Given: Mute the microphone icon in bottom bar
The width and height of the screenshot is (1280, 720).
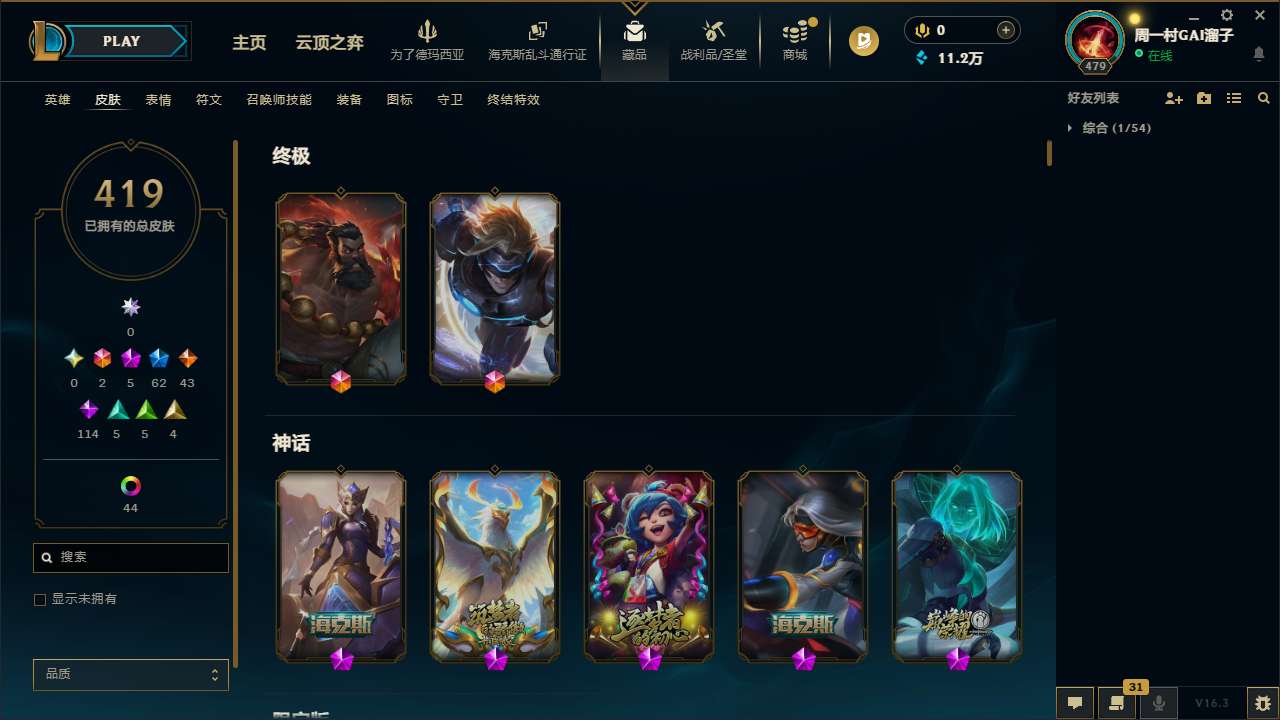Looking at the screenshot, I should (x=1159, y=702).
